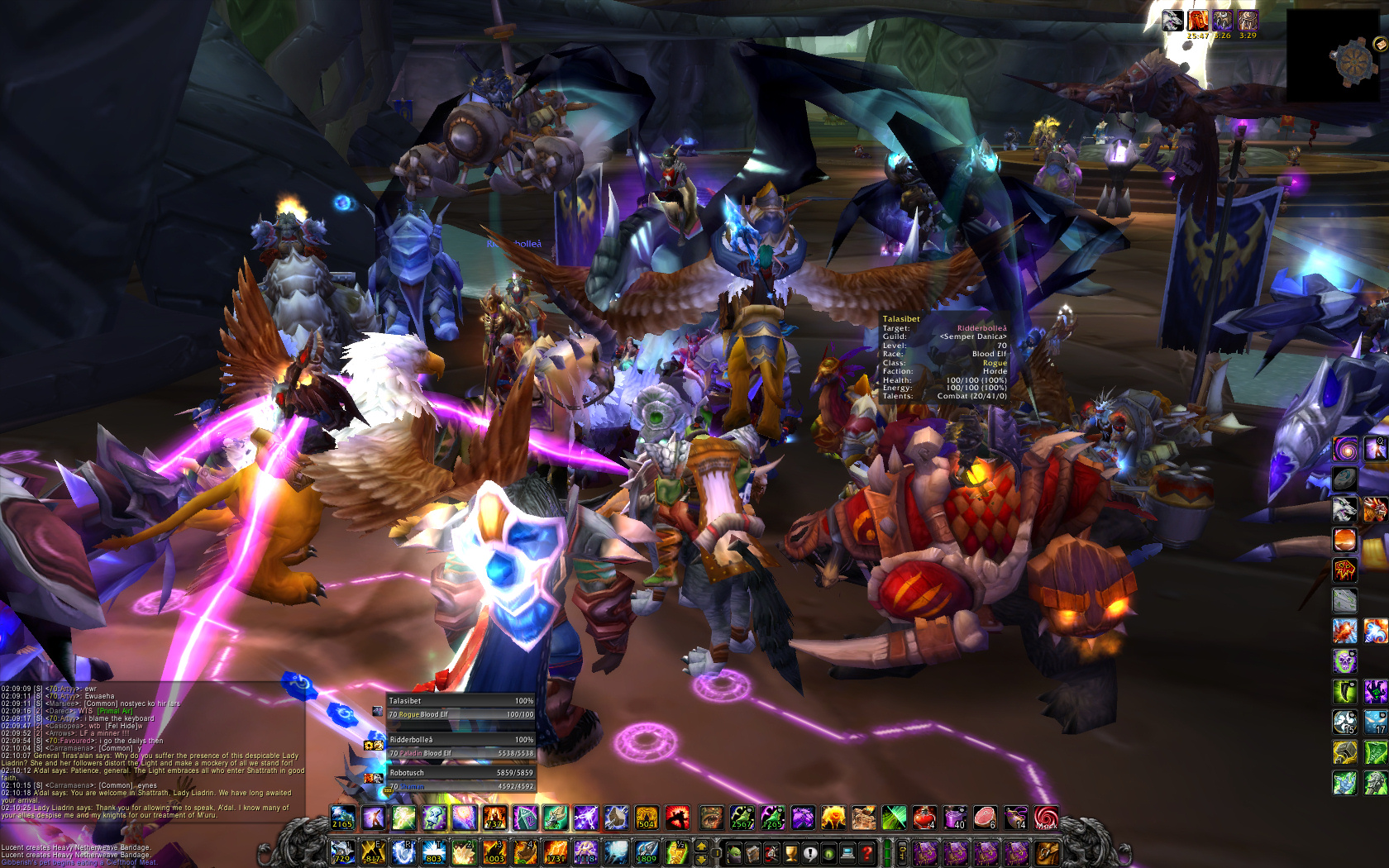Open the quest log goblet icon
The image size is (1389, 868).
(790, 852)
